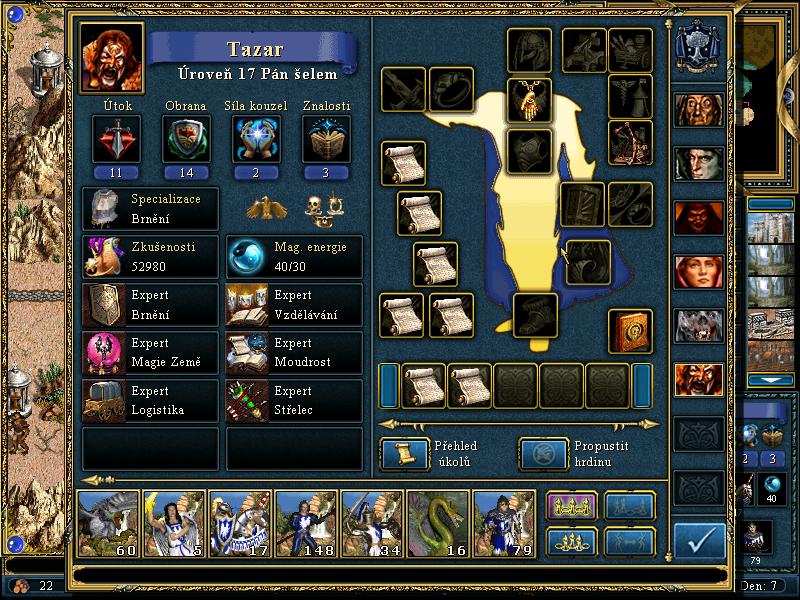Viewport: 800px width, 600px height.
Task: Select the equipped pendant necklace slot
Action: (x=529, y=98)
